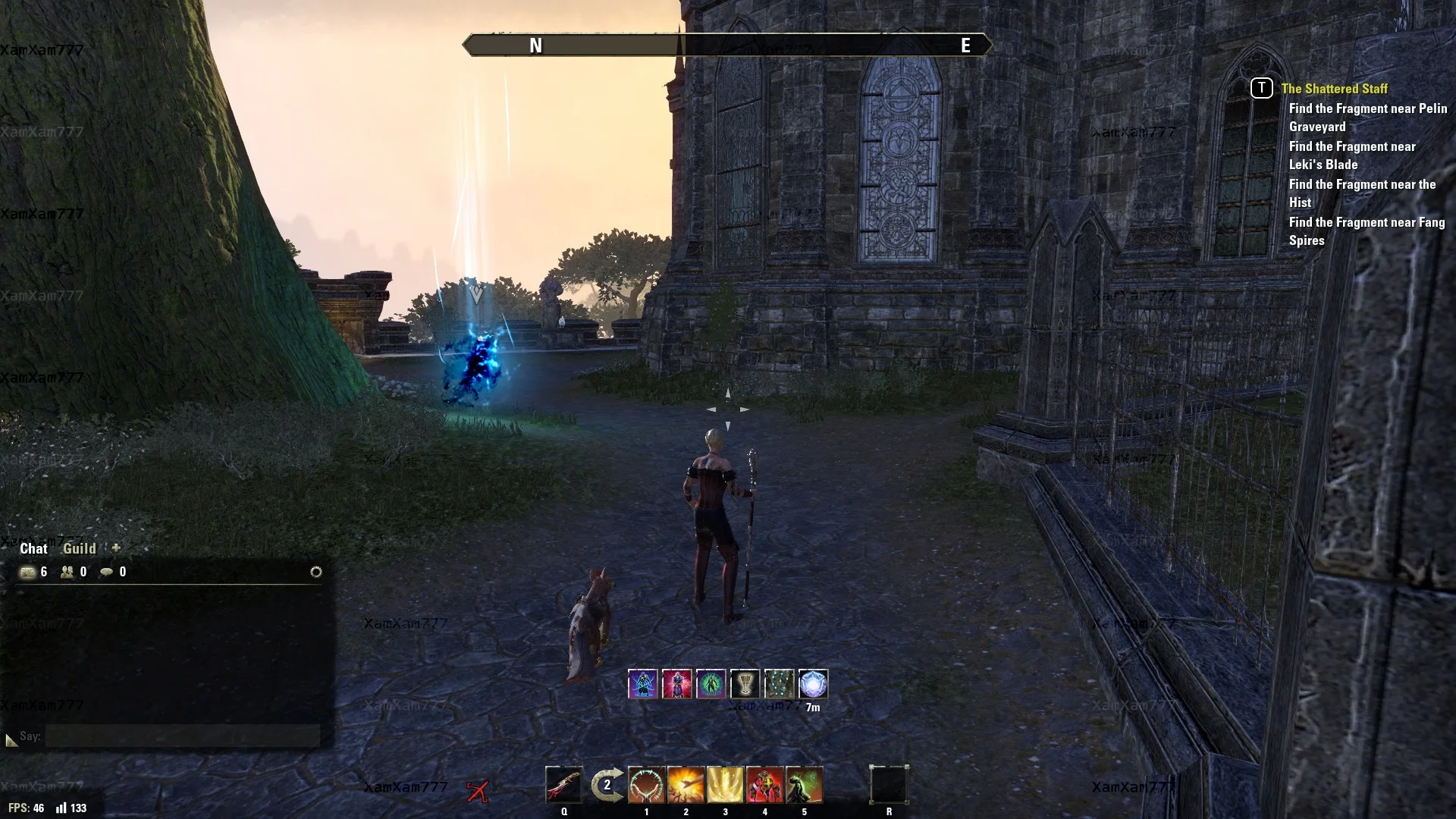Activate the green cloaked figure ability
Screen dimensions: 1456x819
point(804,784)
